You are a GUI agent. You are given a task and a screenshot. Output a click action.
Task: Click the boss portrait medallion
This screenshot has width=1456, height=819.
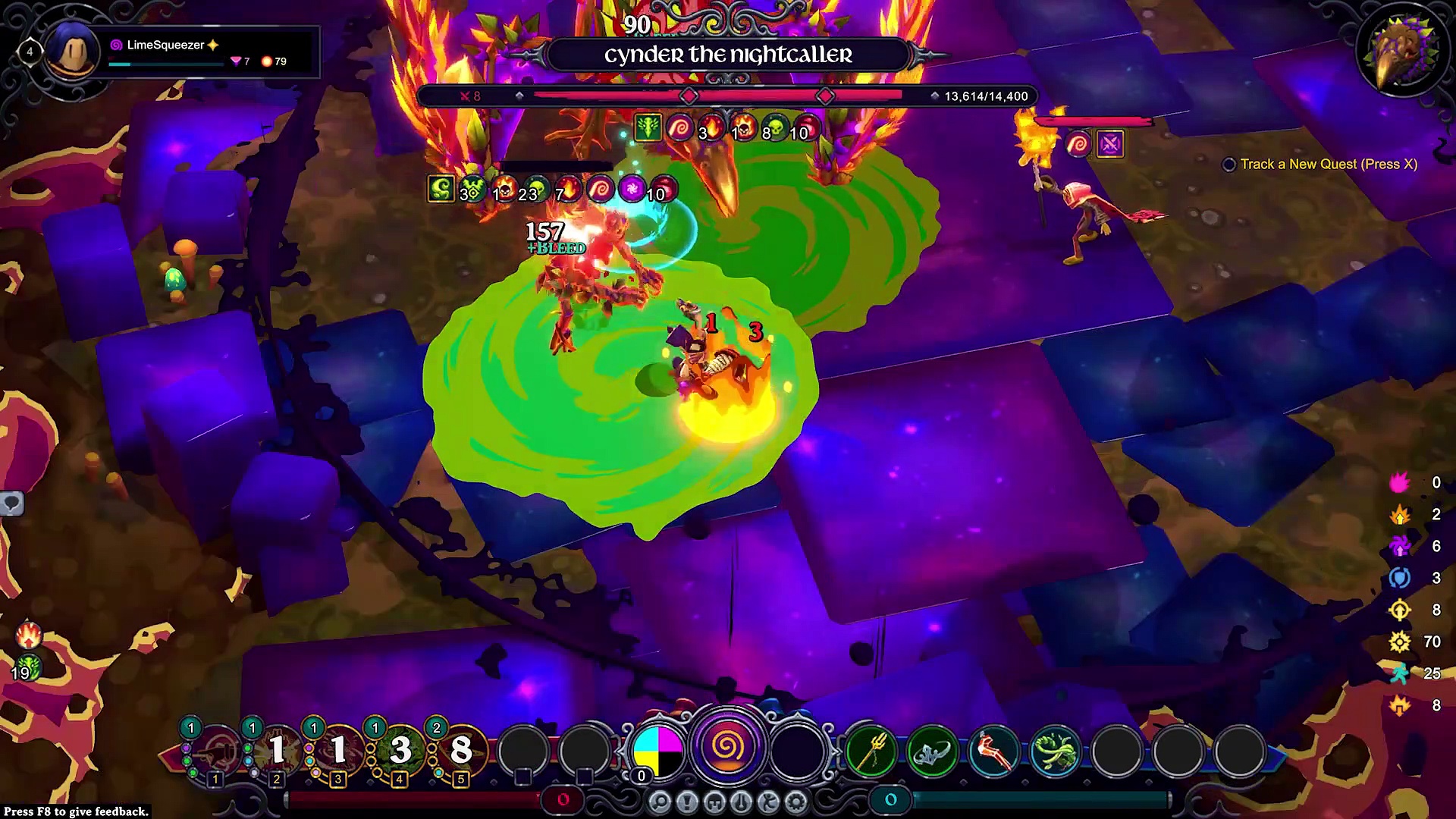(x=1402, y=52)
